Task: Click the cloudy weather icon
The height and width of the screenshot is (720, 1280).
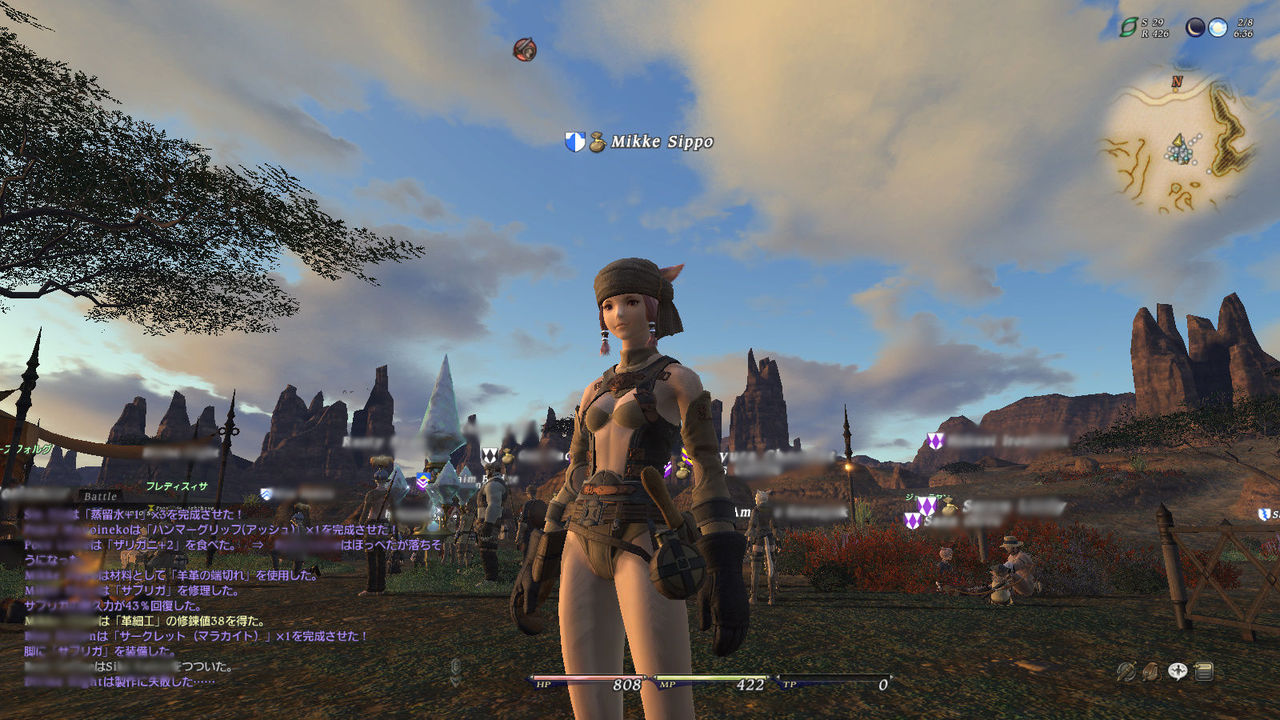Action: coord(1217,28)
